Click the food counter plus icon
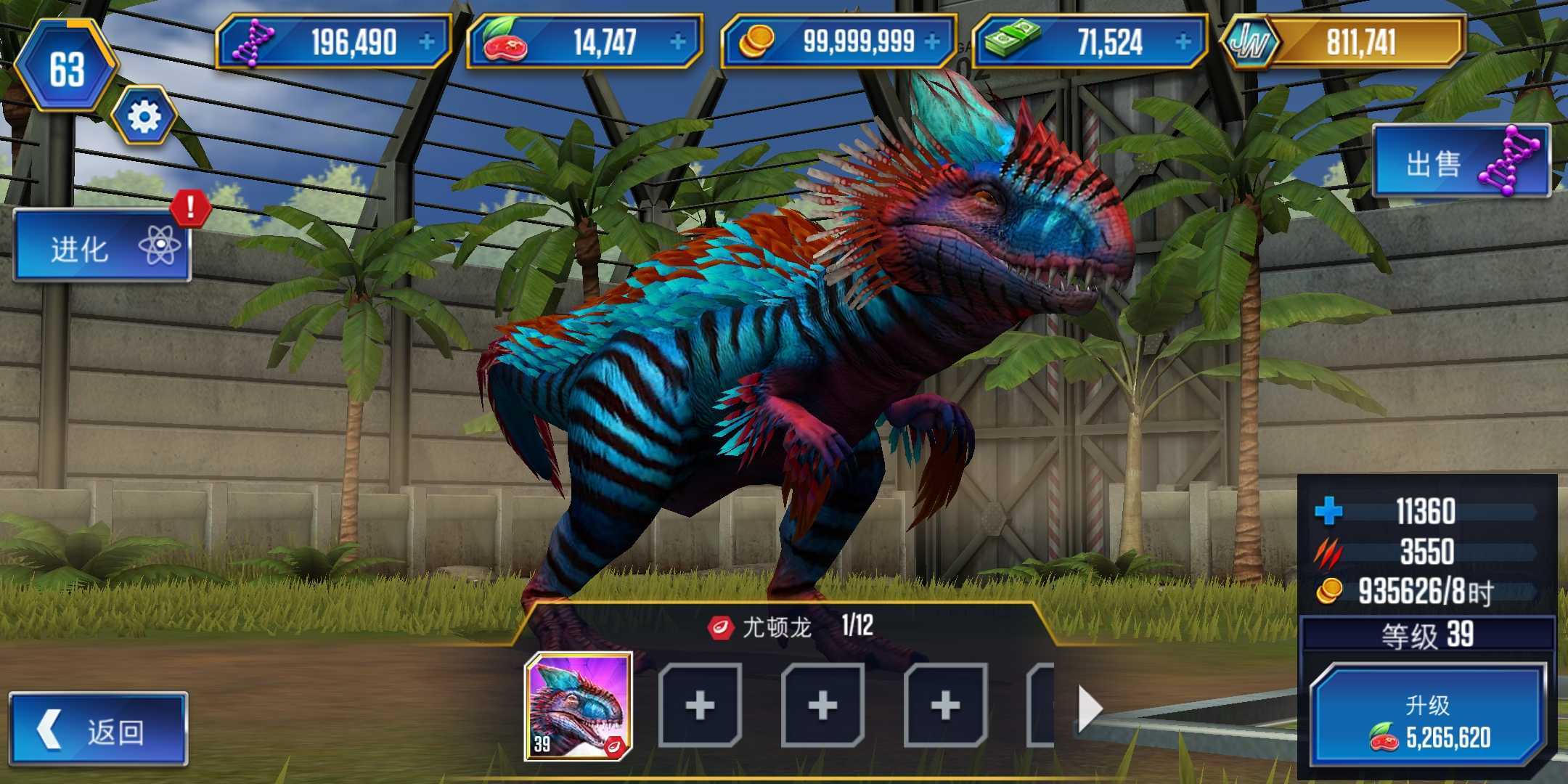The width and height of the screenshot is (1568, 784). pos(678,41)
